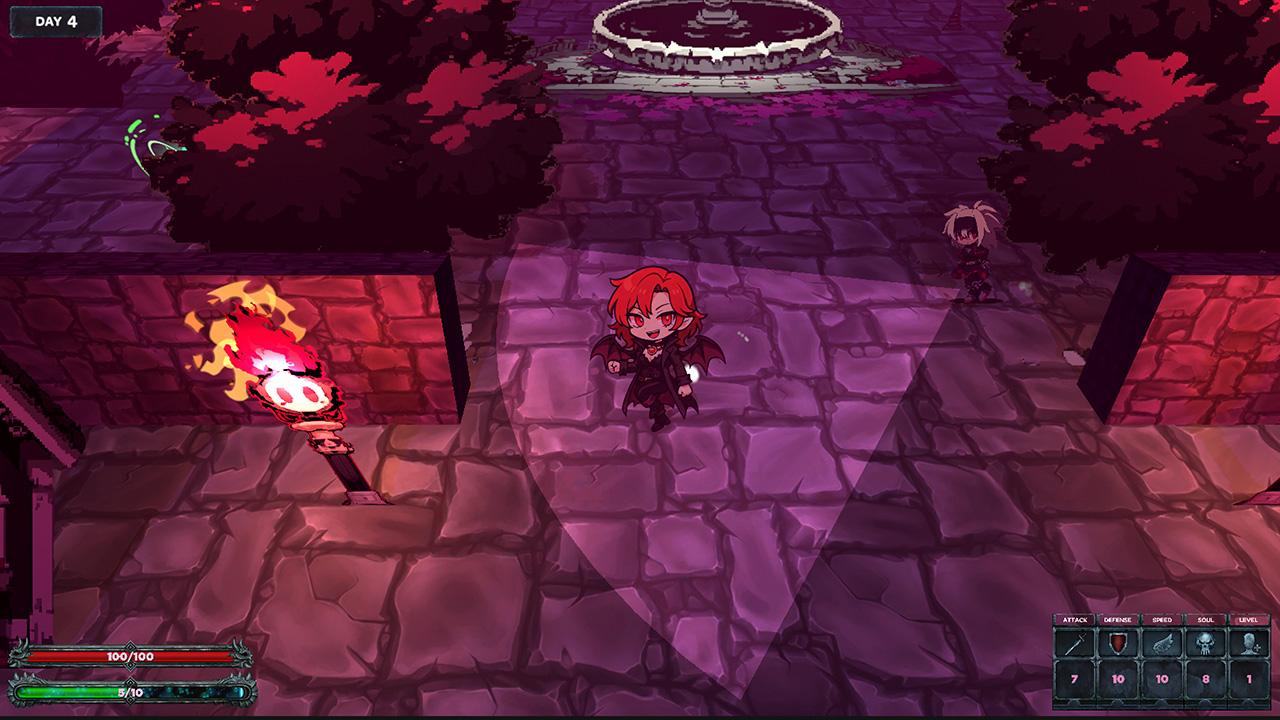
Task: Click the SPEED stat value showing 10
Action: (x=1161, y=678)
